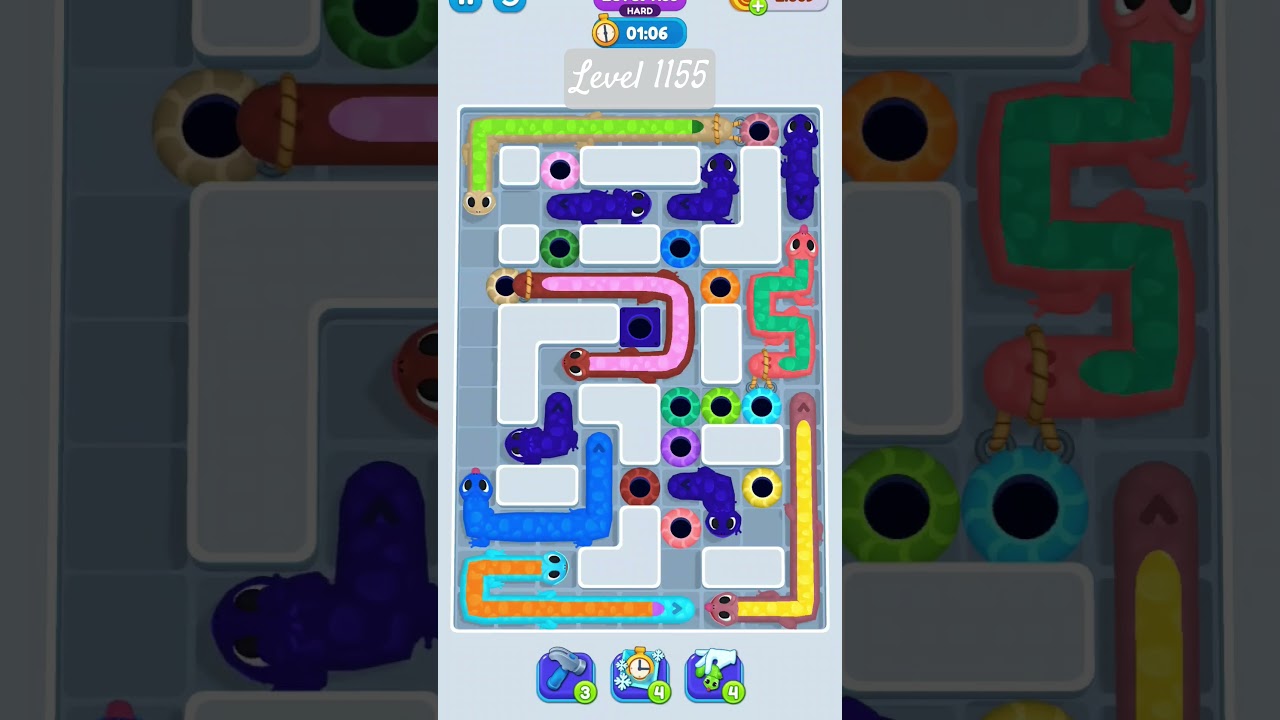This screenshot has height=720, width=1280.
Task: Click the stopwatch timer badge
Action: pos(640,32)
